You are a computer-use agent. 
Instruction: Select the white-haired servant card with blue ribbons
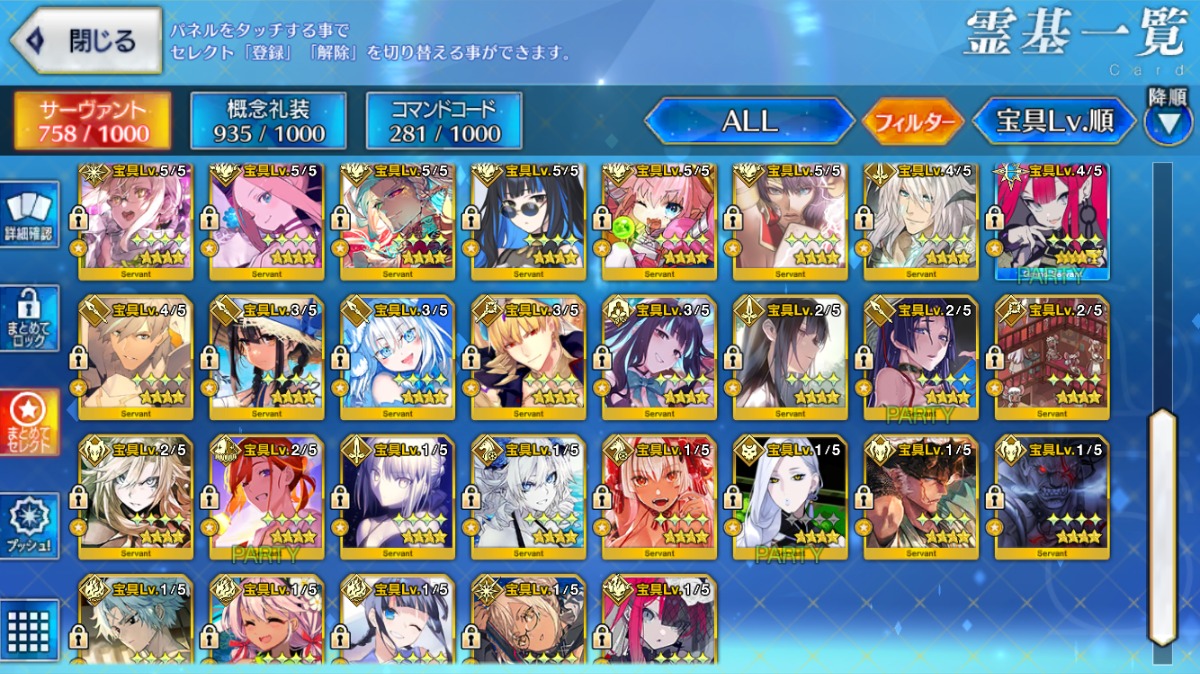(x=397, y=356)
